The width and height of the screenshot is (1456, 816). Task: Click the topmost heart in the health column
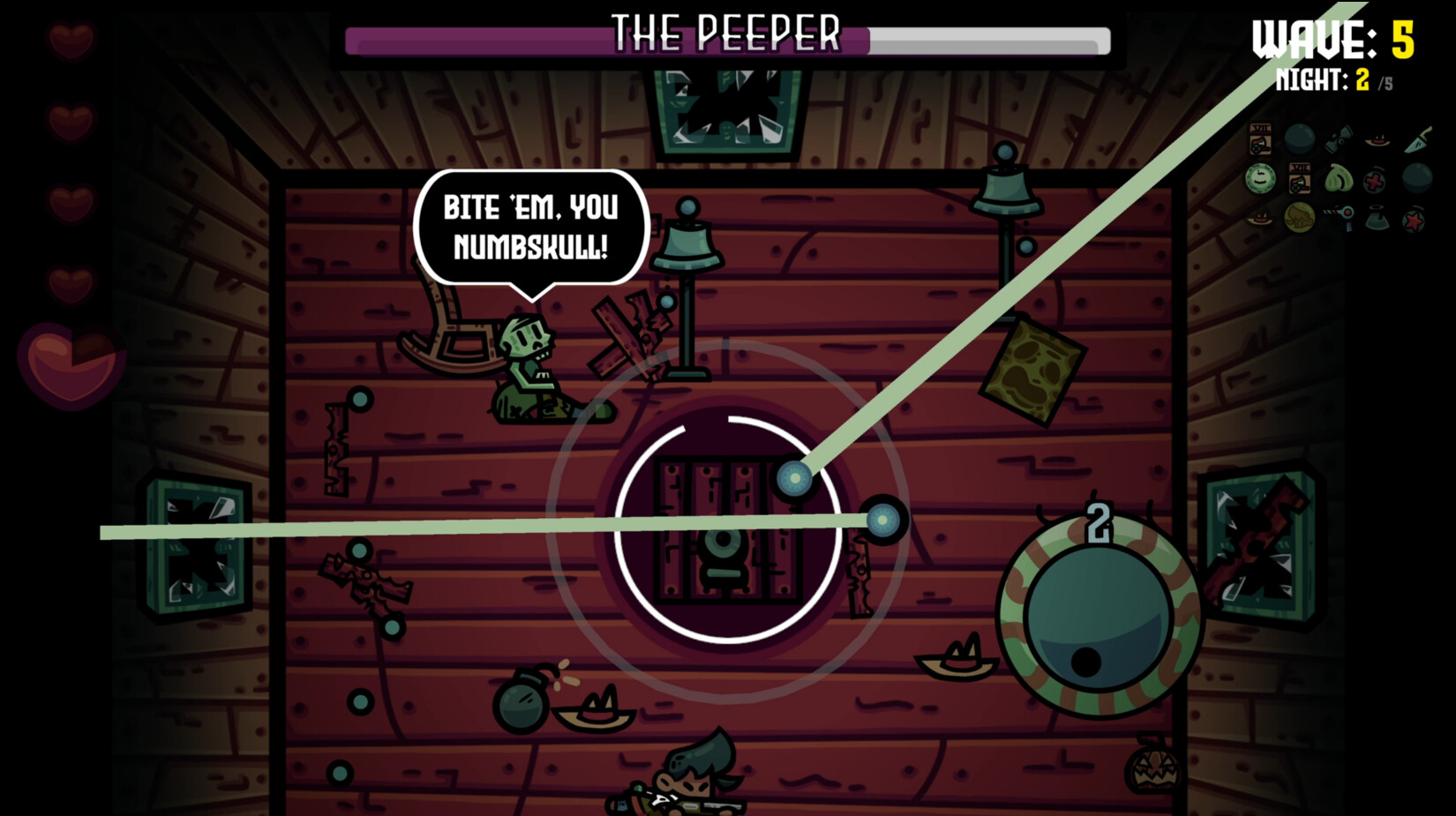(71, 40)
